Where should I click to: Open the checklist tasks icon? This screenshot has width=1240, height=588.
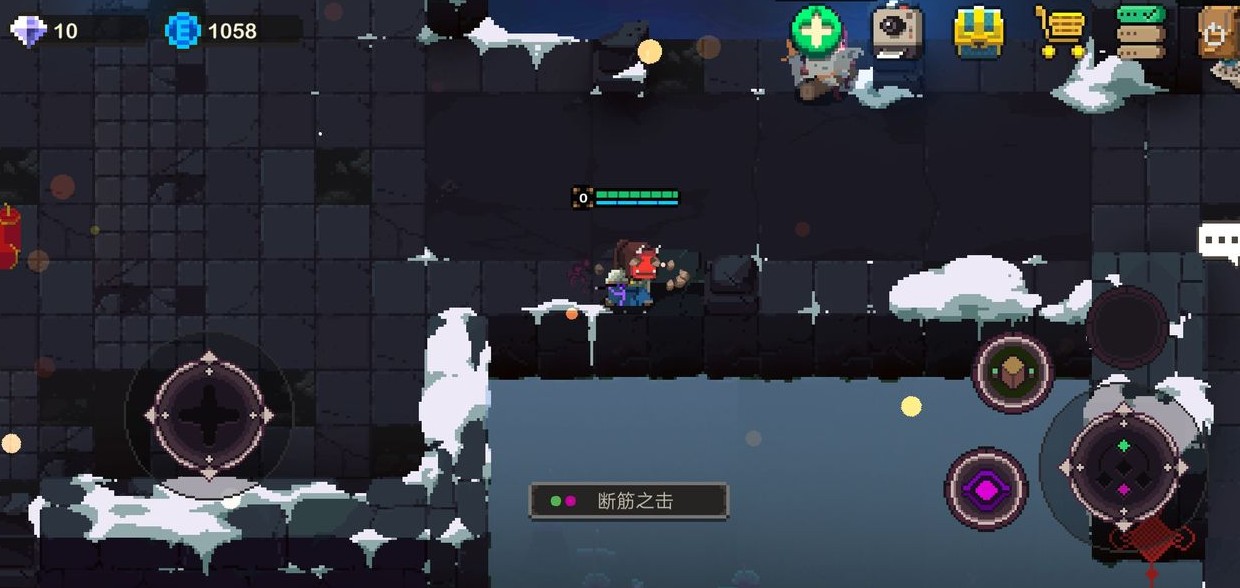click(1141, 32)
